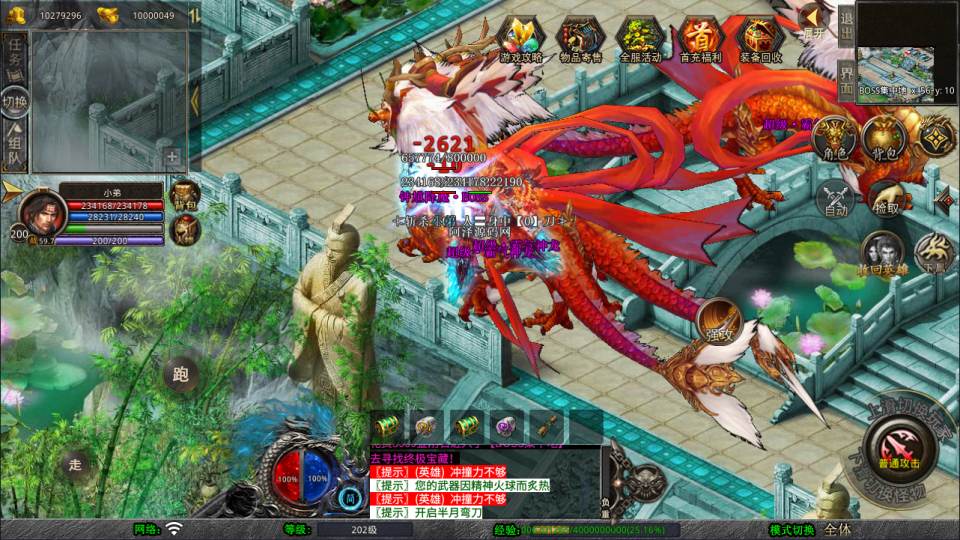Image resolution: width=960 pixels, height=540 pixels.
Task: Select the 组队 team tab
Action: tap(15, 148)
